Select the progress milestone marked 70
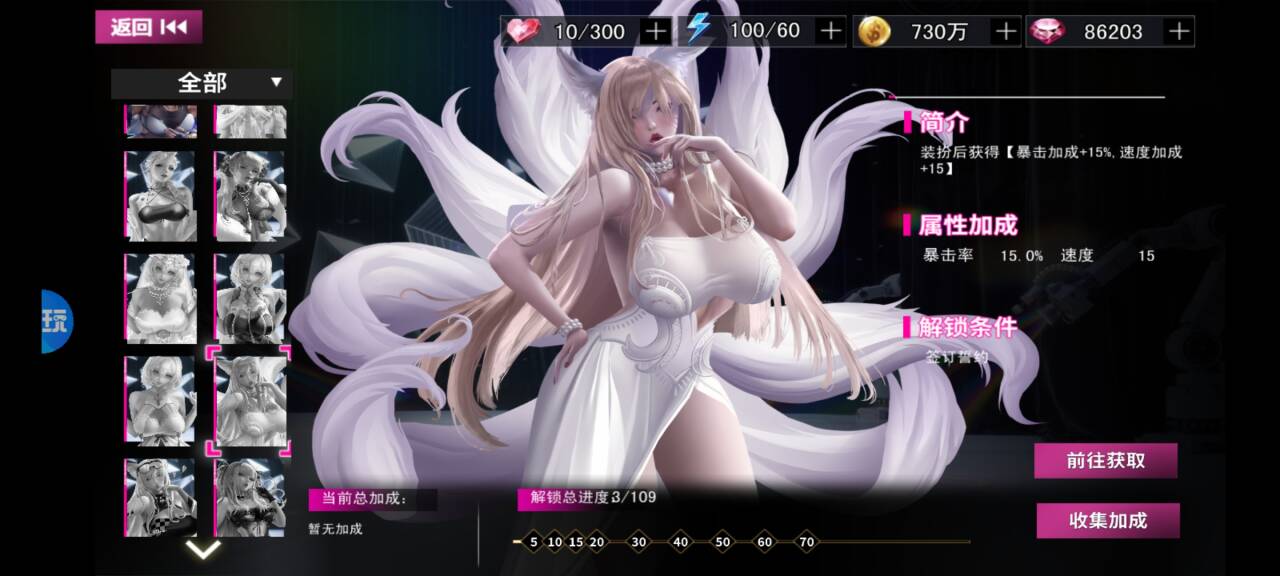 click(x=806, y=542)
